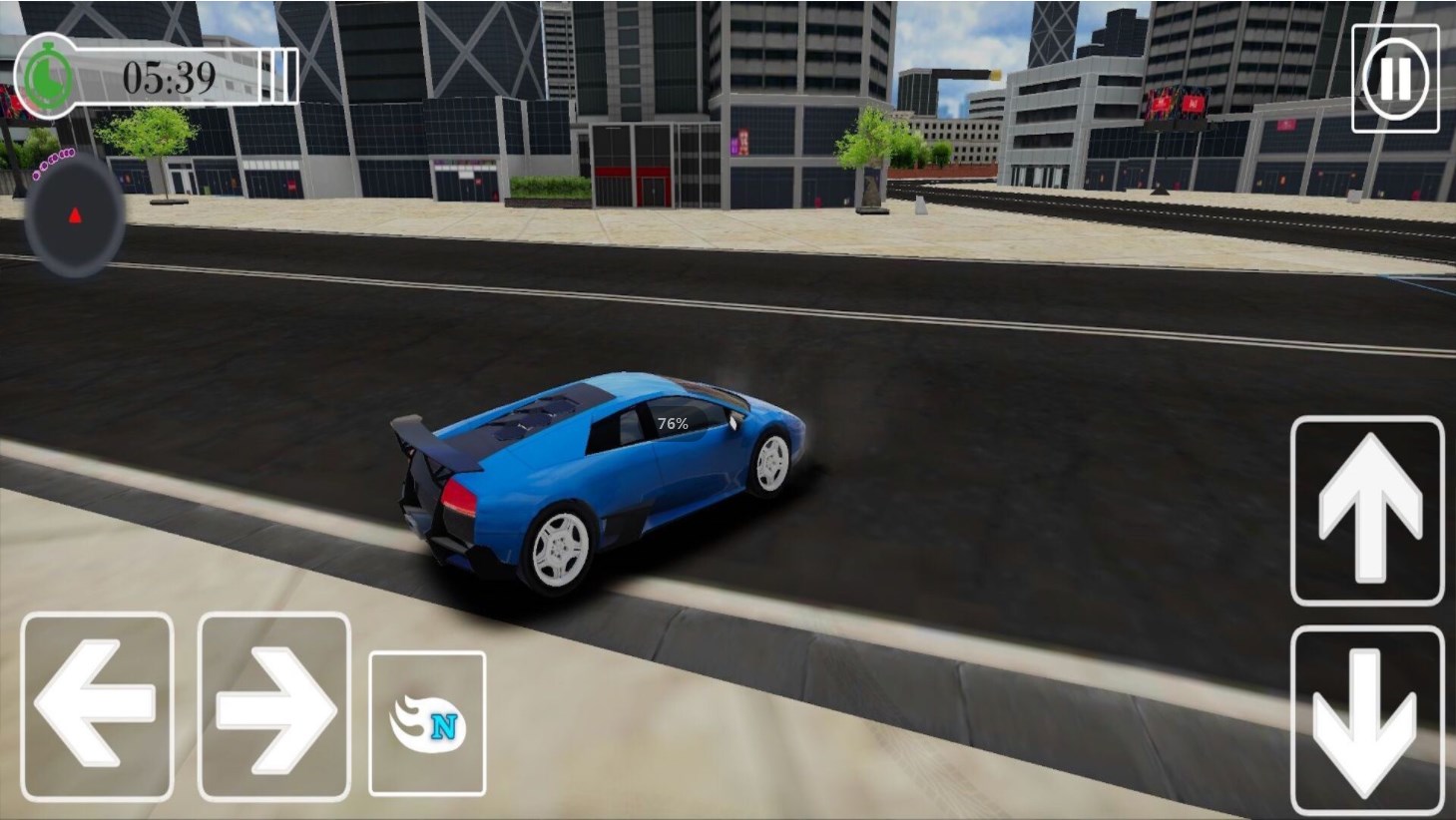Pause the game
Viewport: 1456px width, 820px height.
click(x=1394, y=78)
